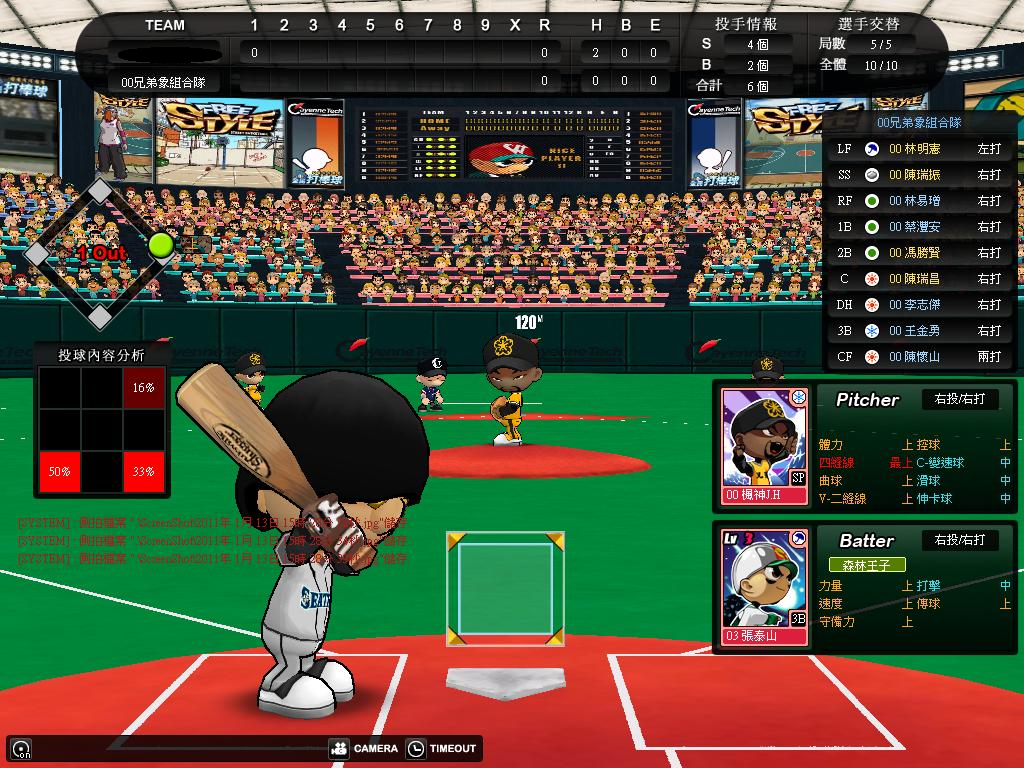Call a TIMEOUT
The height and width of the screenshot is (768, 1024).
point(442,748)
